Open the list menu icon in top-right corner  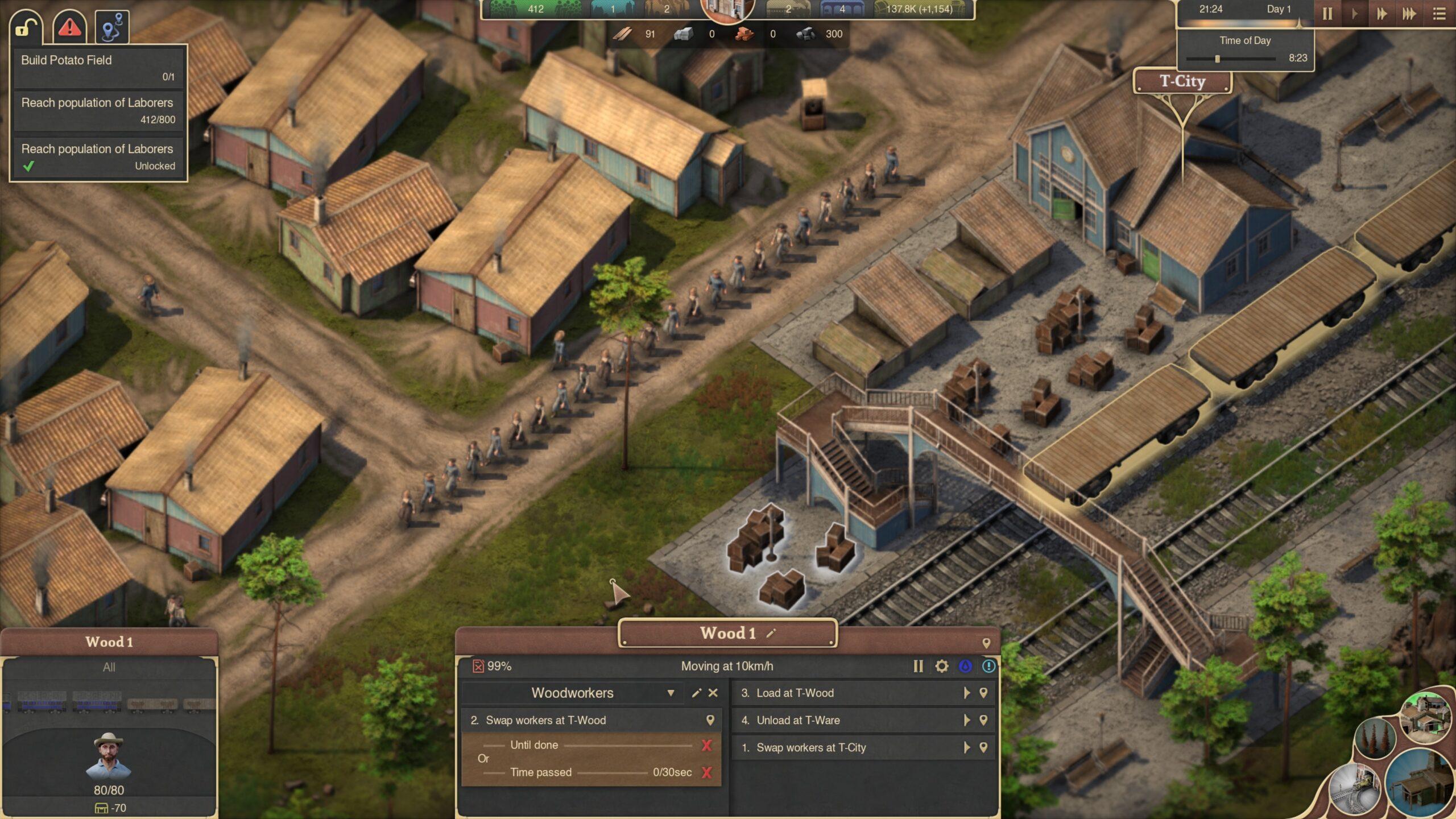[1439, 14]
